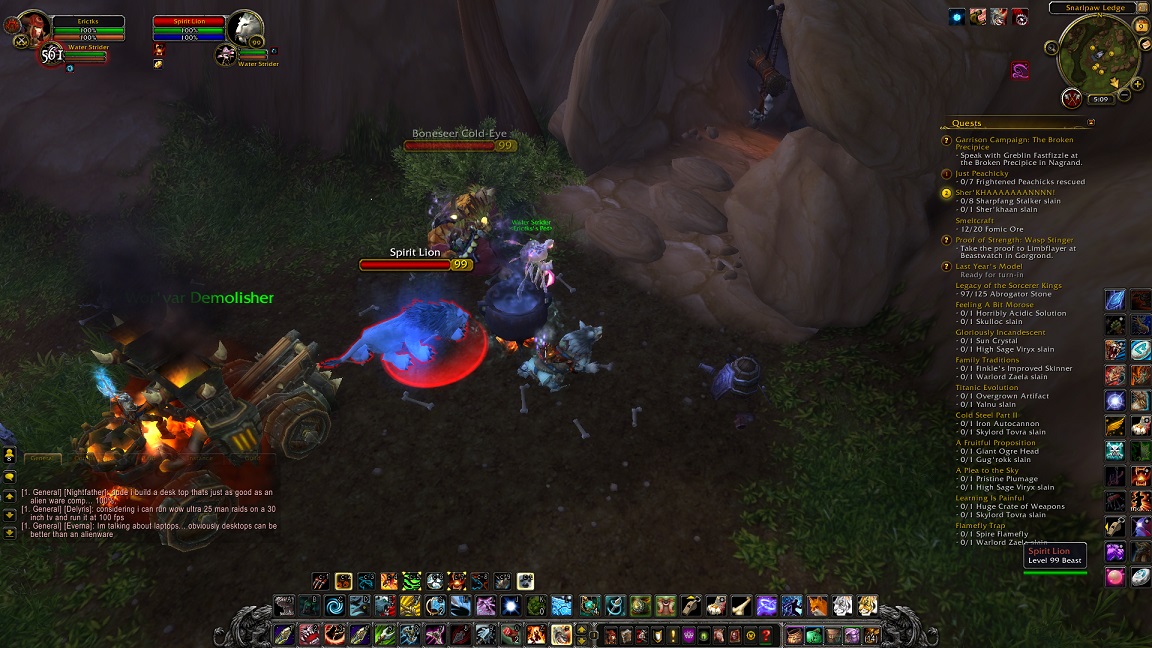Toggle the minimap tracking magnifier button
Screen dimensions: 1152x648
coord(1051,47)
